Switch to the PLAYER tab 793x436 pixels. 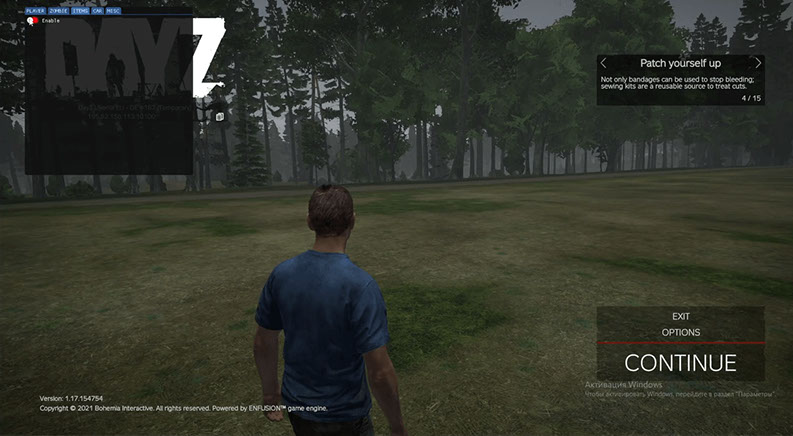[35, 10]
